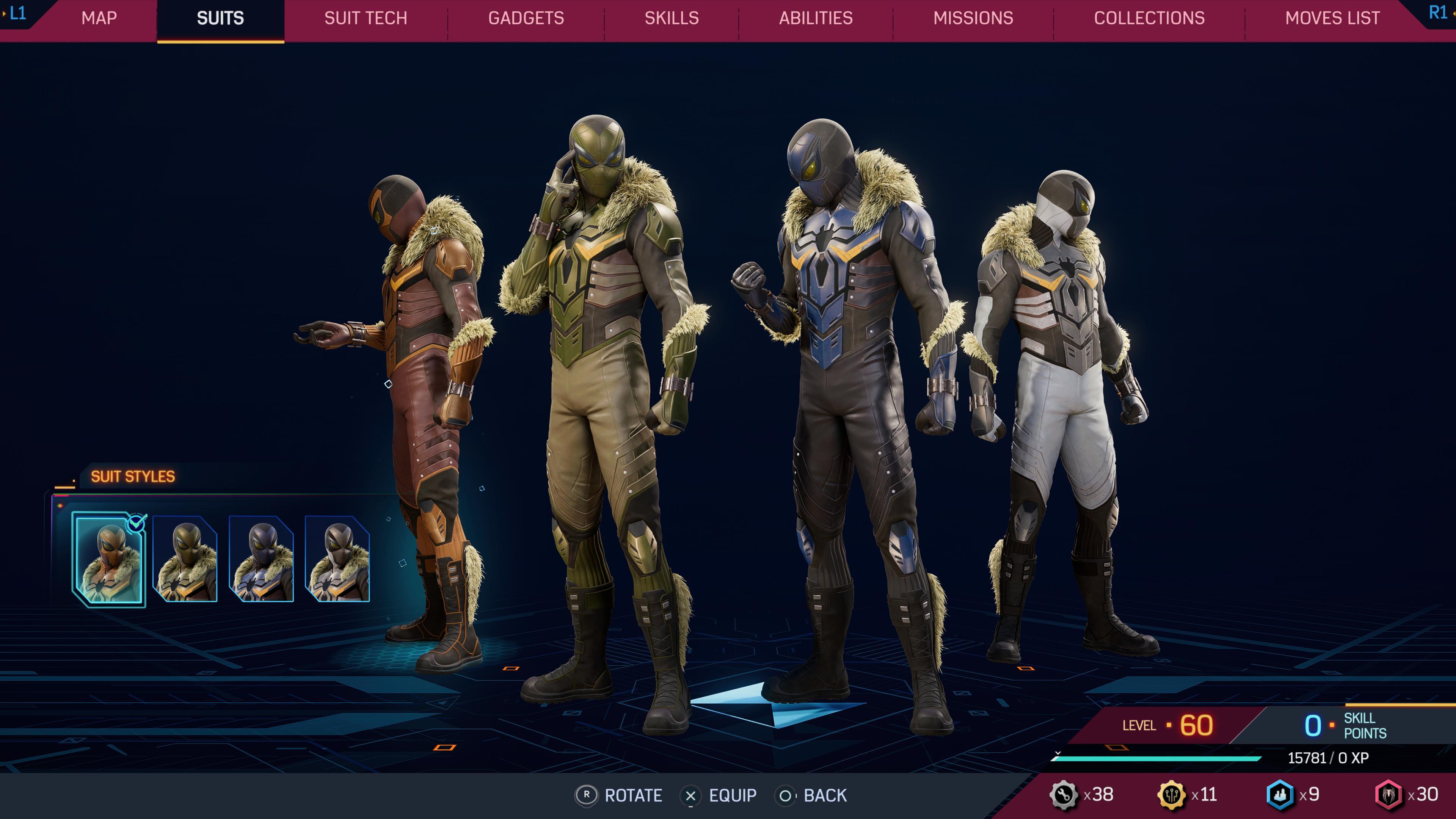Pick the blue suit style thumbnail
Screen dimensions: 1456x819
261,560
